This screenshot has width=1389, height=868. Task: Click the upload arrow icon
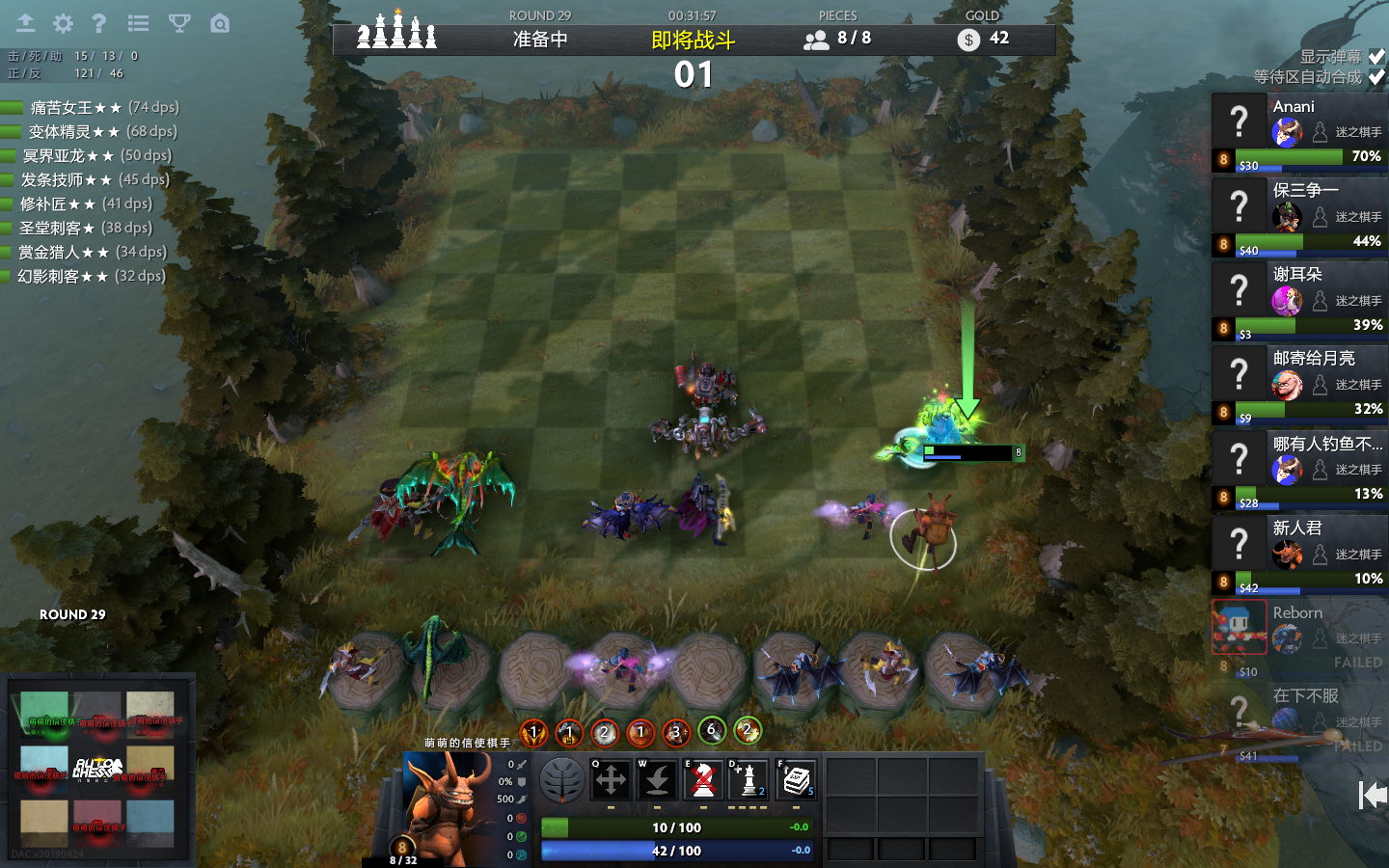(x=25, y=23)
